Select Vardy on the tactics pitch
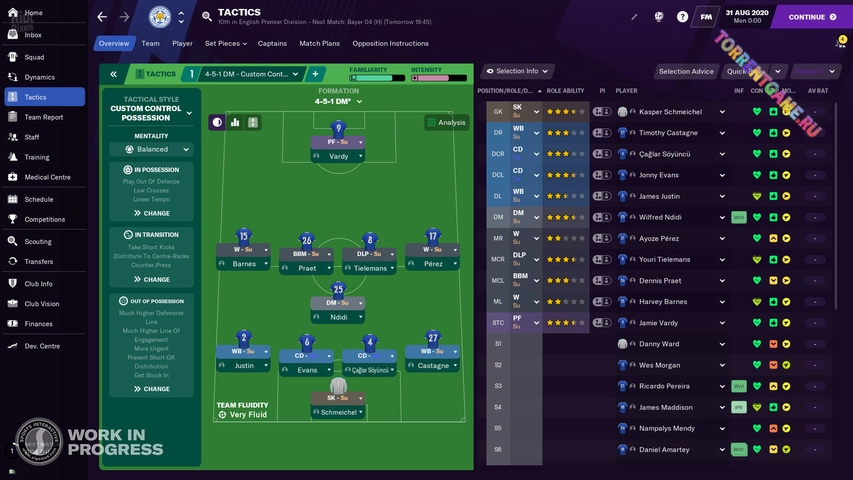Viewport: 853px width, 480px height. pos(338,156)
